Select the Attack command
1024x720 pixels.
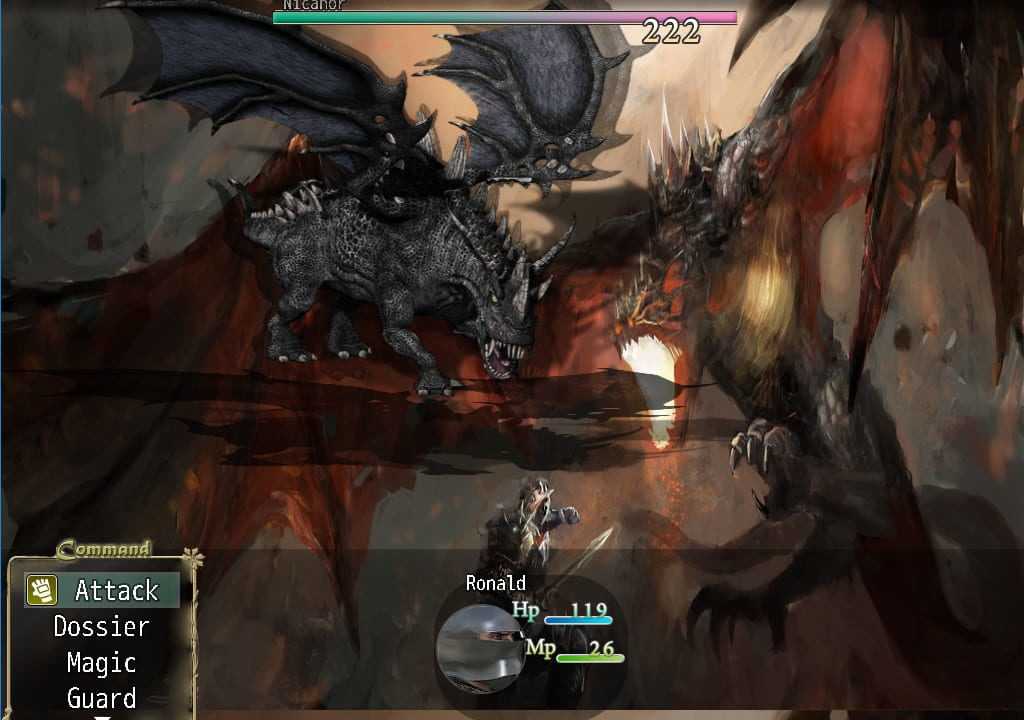pos(103,590)
